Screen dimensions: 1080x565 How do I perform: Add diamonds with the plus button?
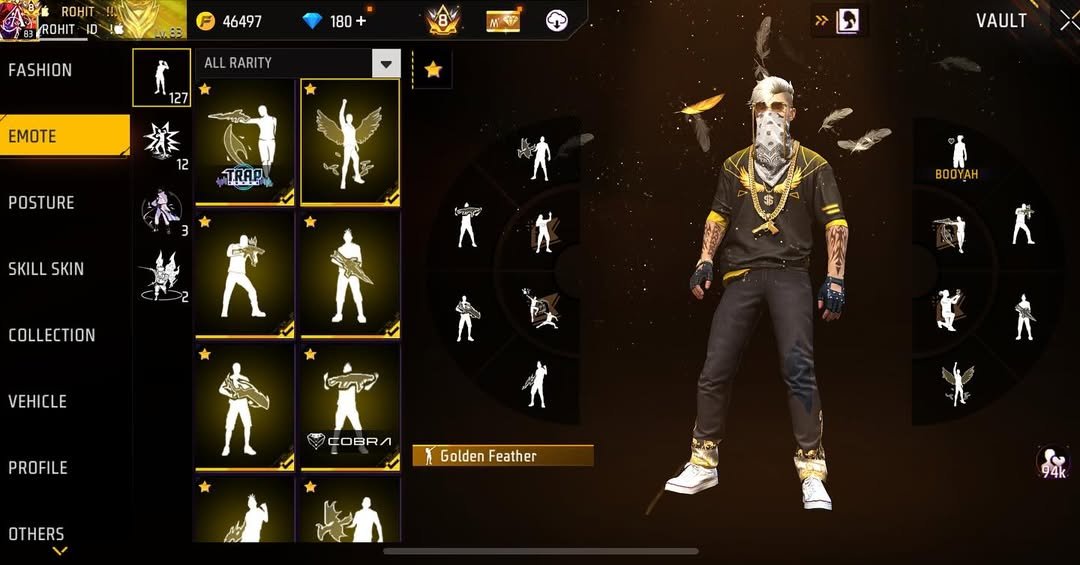360,21
